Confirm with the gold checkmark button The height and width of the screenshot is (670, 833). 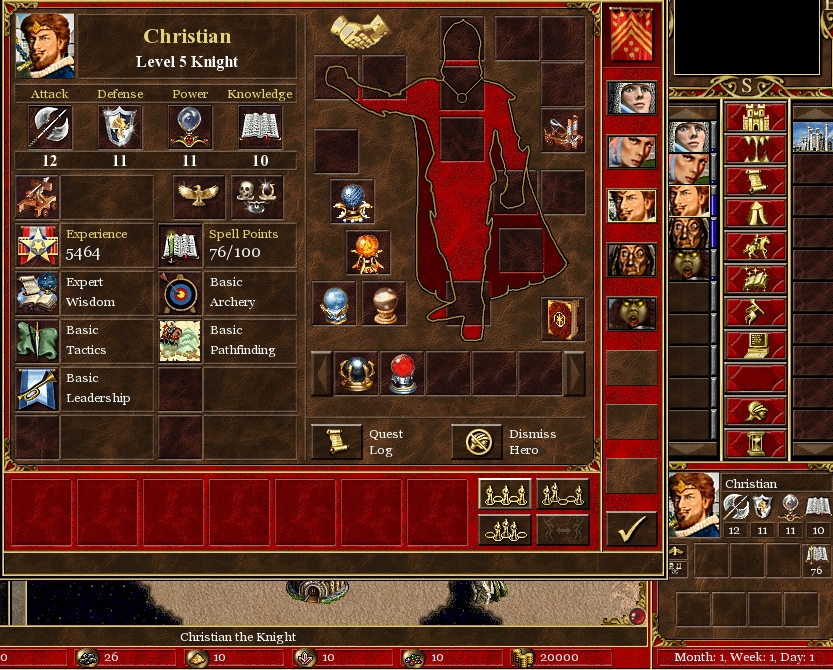pos(631,529)
